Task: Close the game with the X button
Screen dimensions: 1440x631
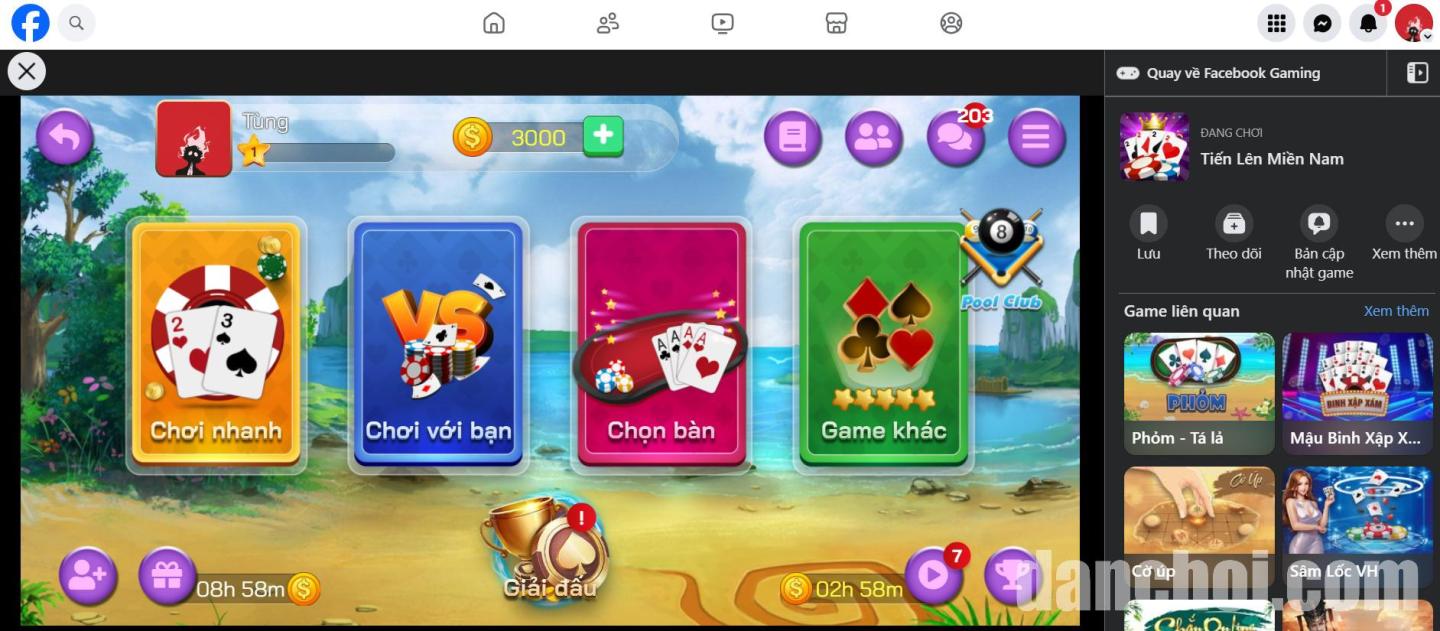Action: (27, 71)
